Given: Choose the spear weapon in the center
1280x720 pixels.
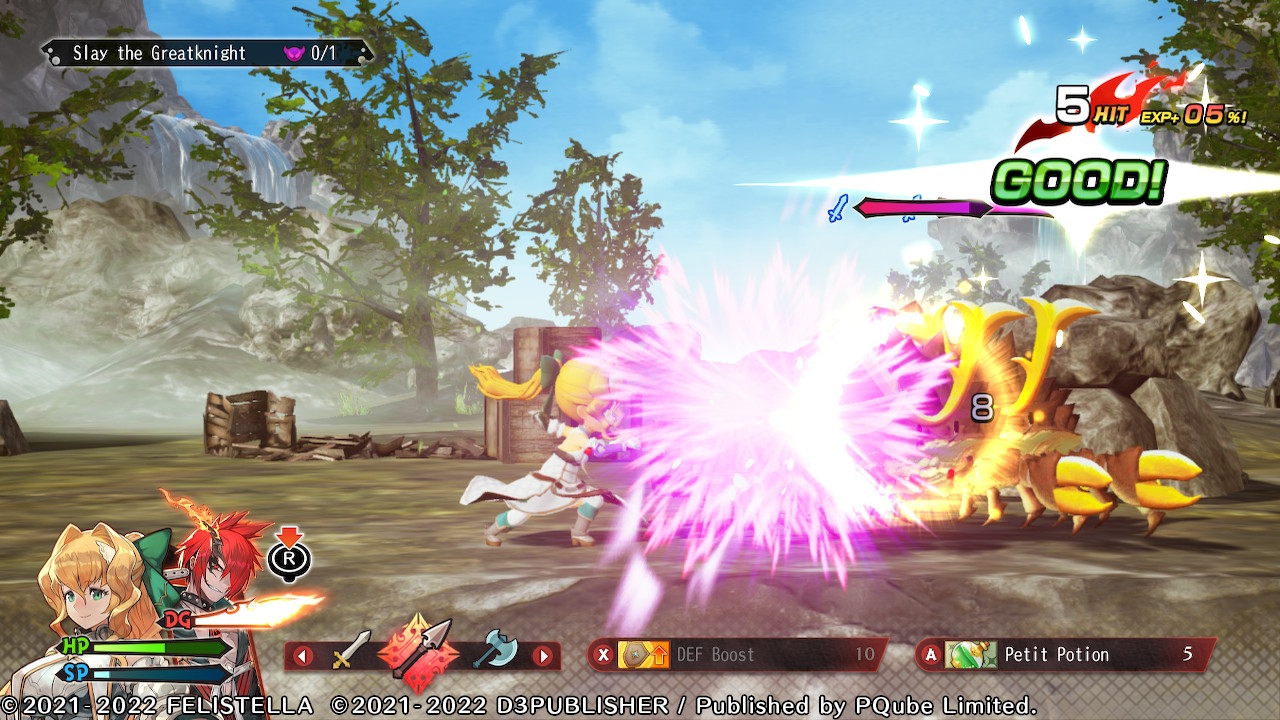Looking at the screenshot, I should (421, 652).
